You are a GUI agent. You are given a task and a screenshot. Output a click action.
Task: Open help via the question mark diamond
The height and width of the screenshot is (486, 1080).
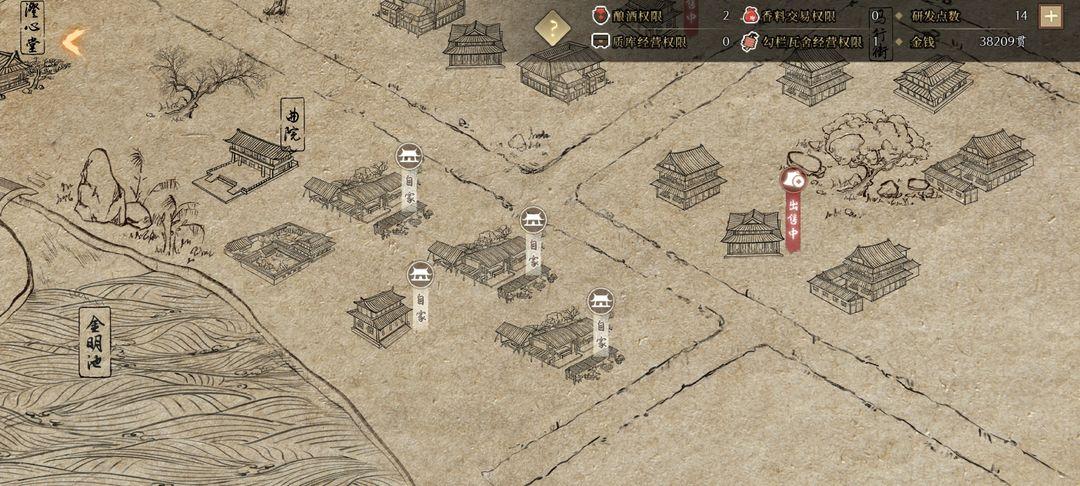(553, 28)
